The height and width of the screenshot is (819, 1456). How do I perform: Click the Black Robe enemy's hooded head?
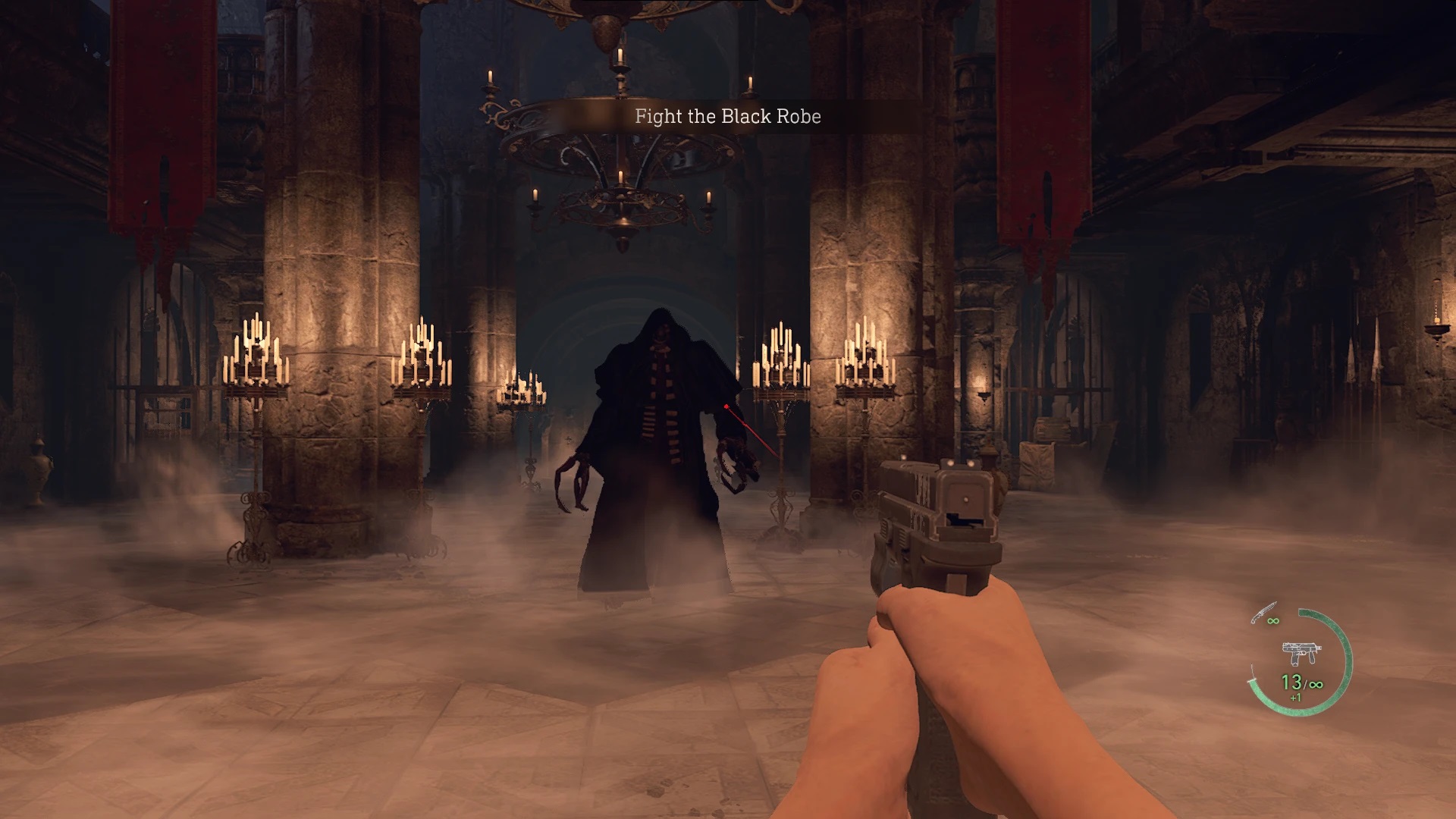(x=661, y=328)
